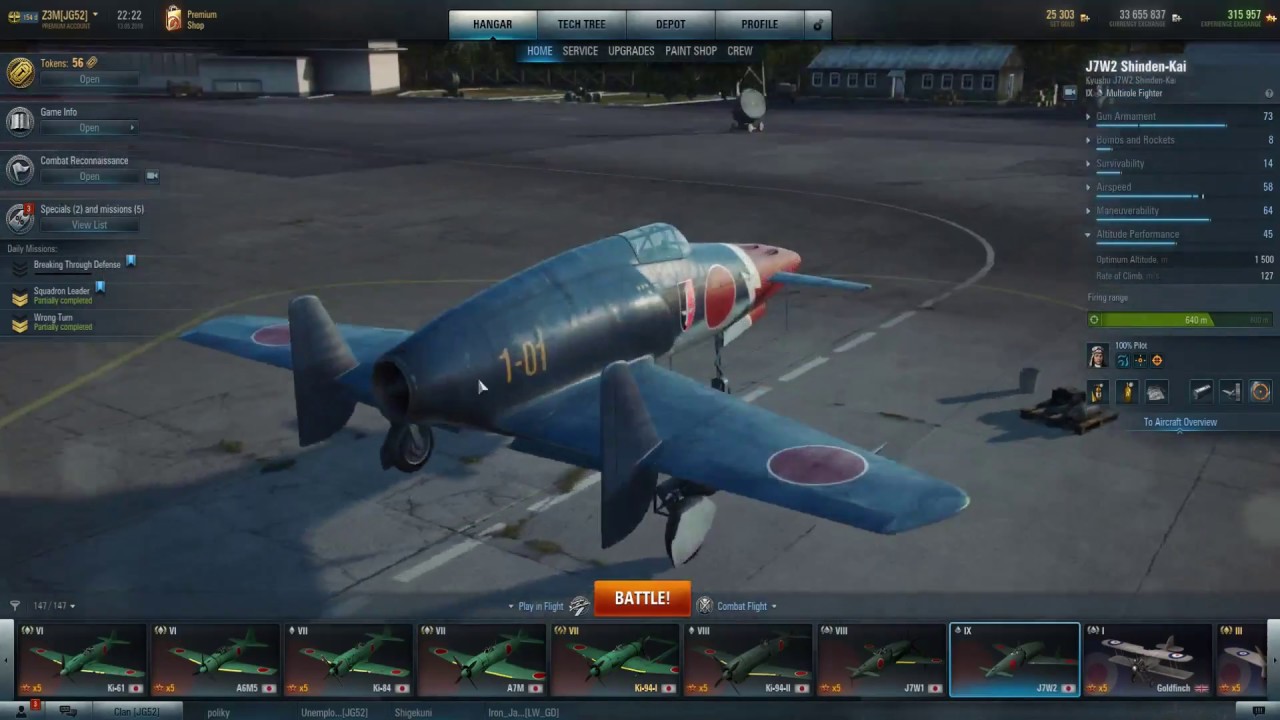Image resolution: width=1280 pixels, height=720 pixels.
Task: Open the Tokens panel
Action: click(x=89, y=79)
